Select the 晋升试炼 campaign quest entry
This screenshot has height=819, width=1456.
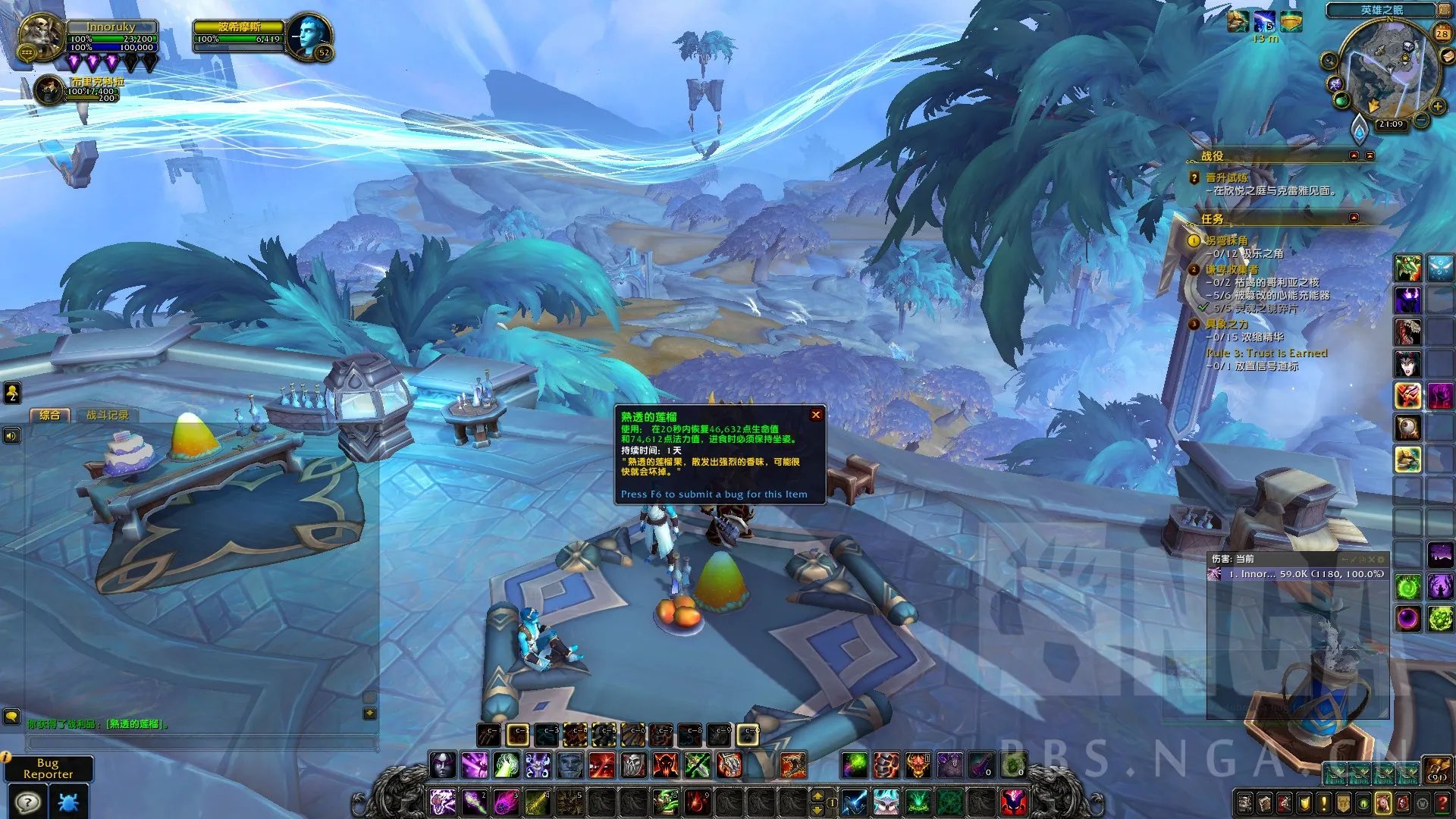tap(1226, 177)
